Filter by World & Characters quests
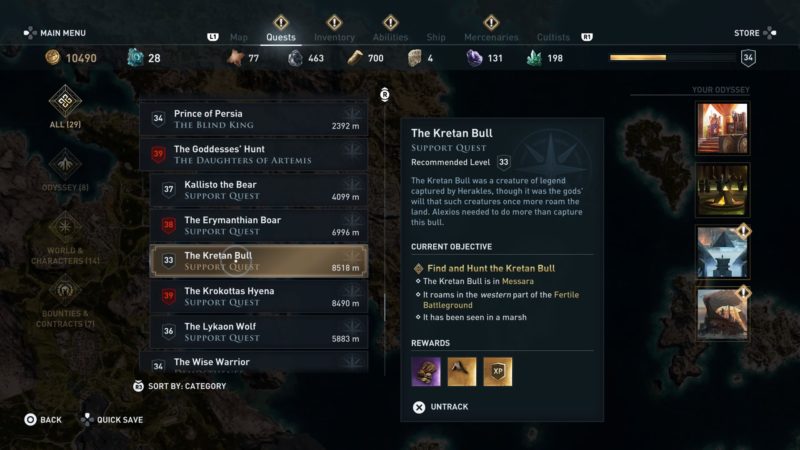 (66, 237)
